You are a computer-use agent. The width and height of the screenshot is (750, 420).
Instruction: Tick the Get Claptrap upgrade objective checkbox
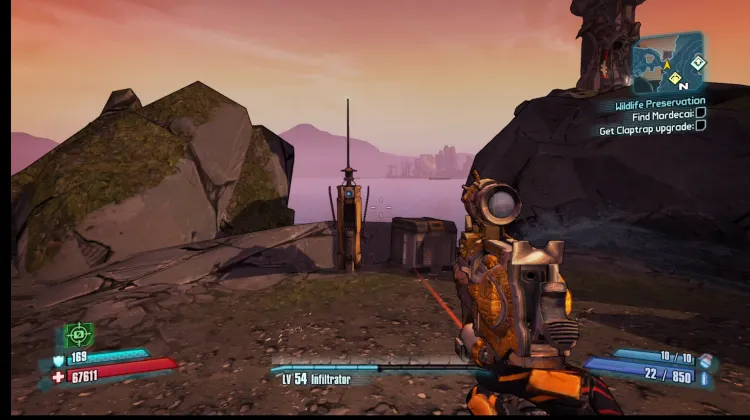700,128
